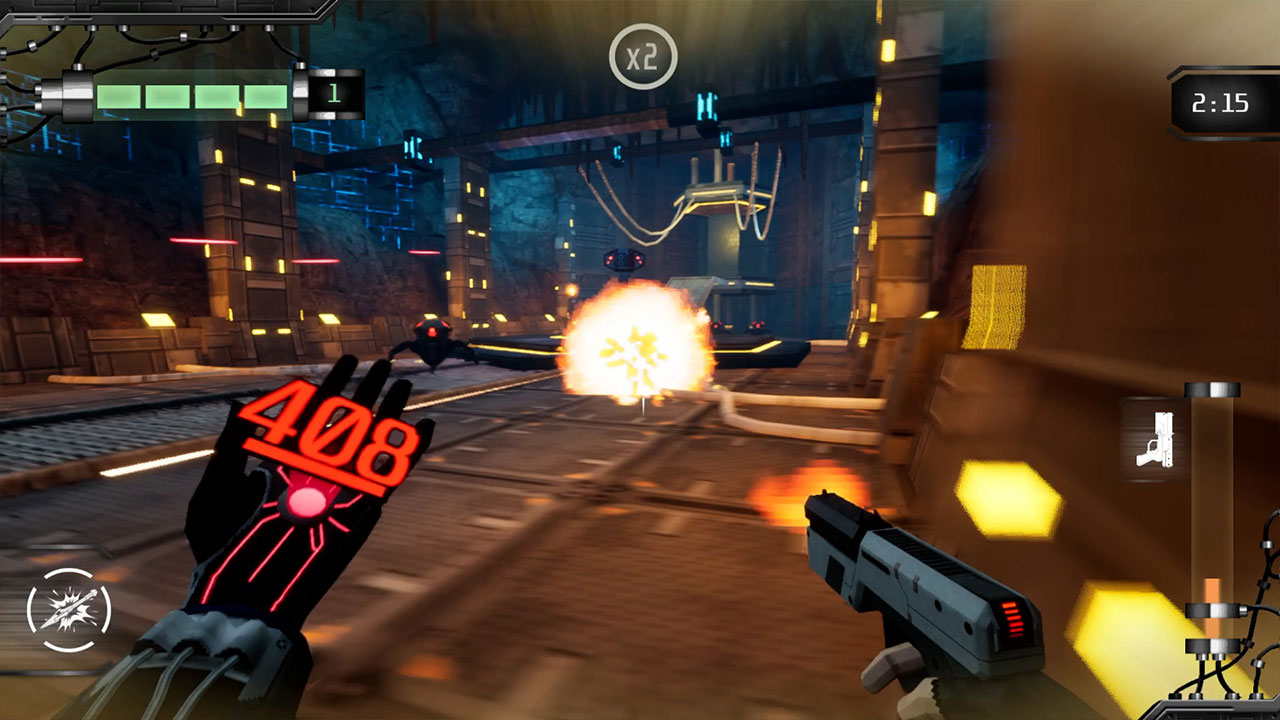
Task: Expand the grenade counter showing 1
Action: pyautogui.click(x=332, y=92)
